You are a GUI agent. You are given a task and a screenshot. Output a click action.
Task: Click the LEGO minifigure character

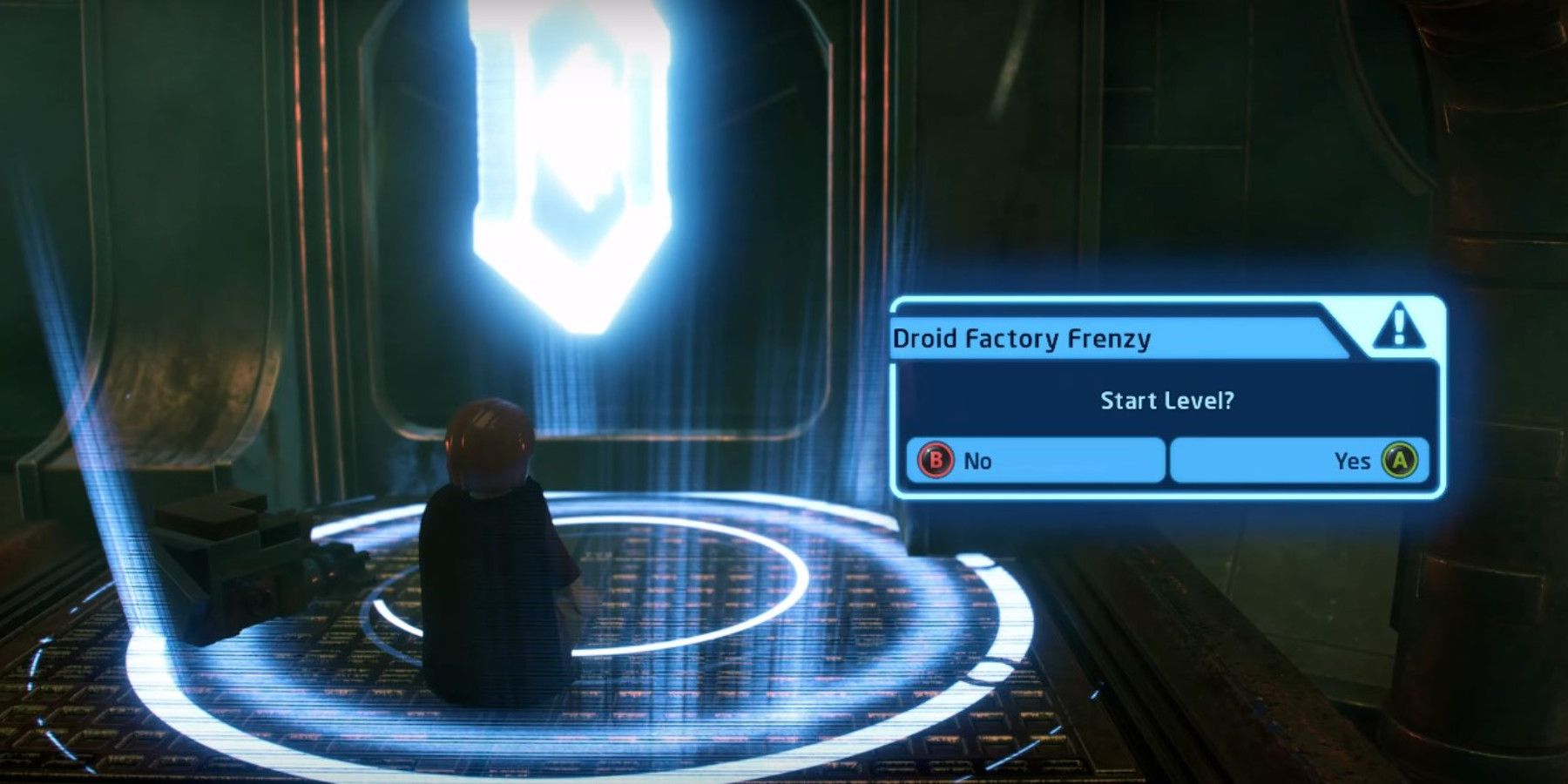[497, 558]
